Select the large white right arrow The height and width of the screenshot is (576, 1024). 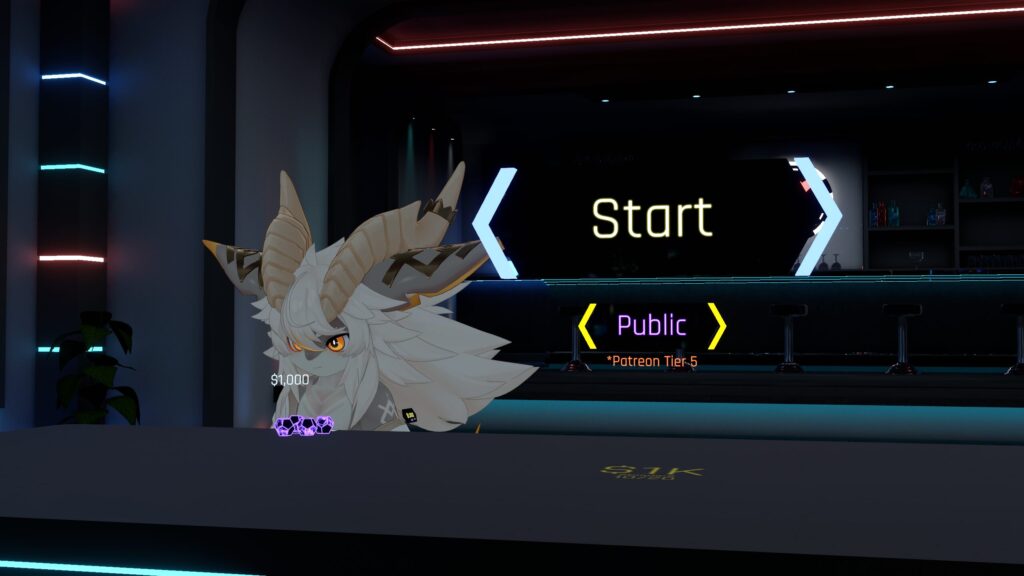pyautogui.click(x=817, y=216)
